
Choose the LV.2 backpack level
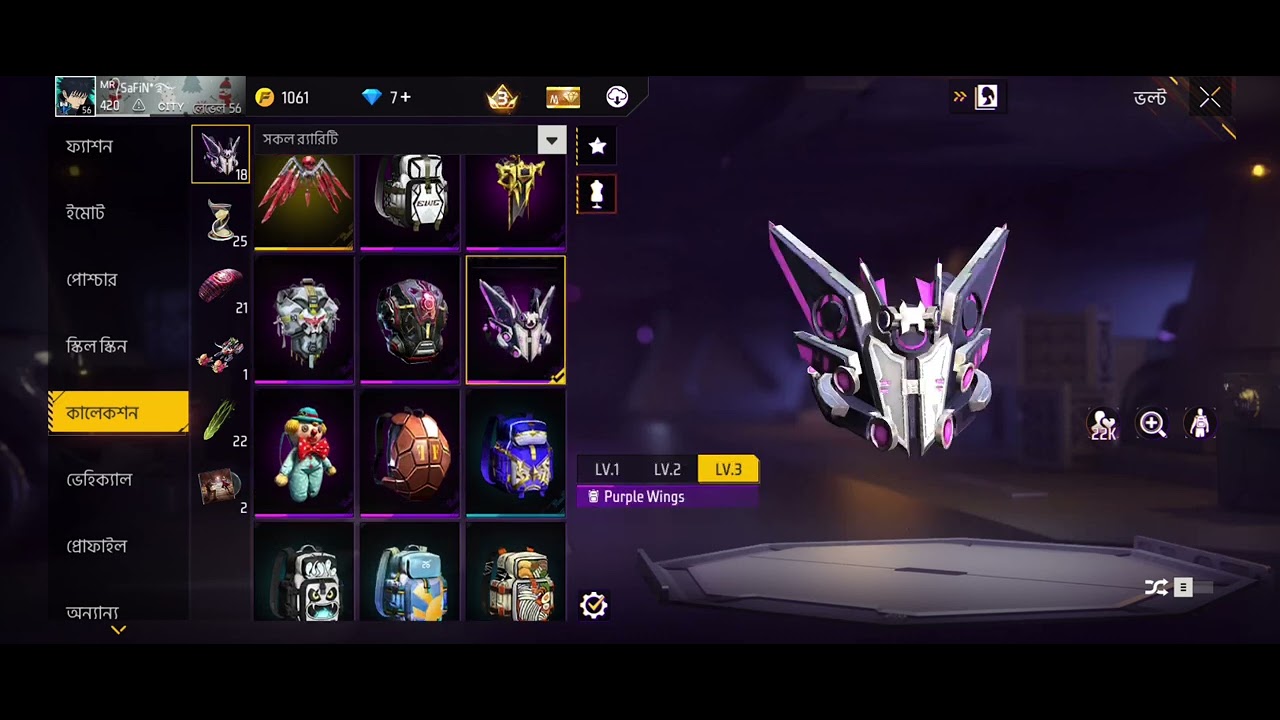[x=667, y=469]
